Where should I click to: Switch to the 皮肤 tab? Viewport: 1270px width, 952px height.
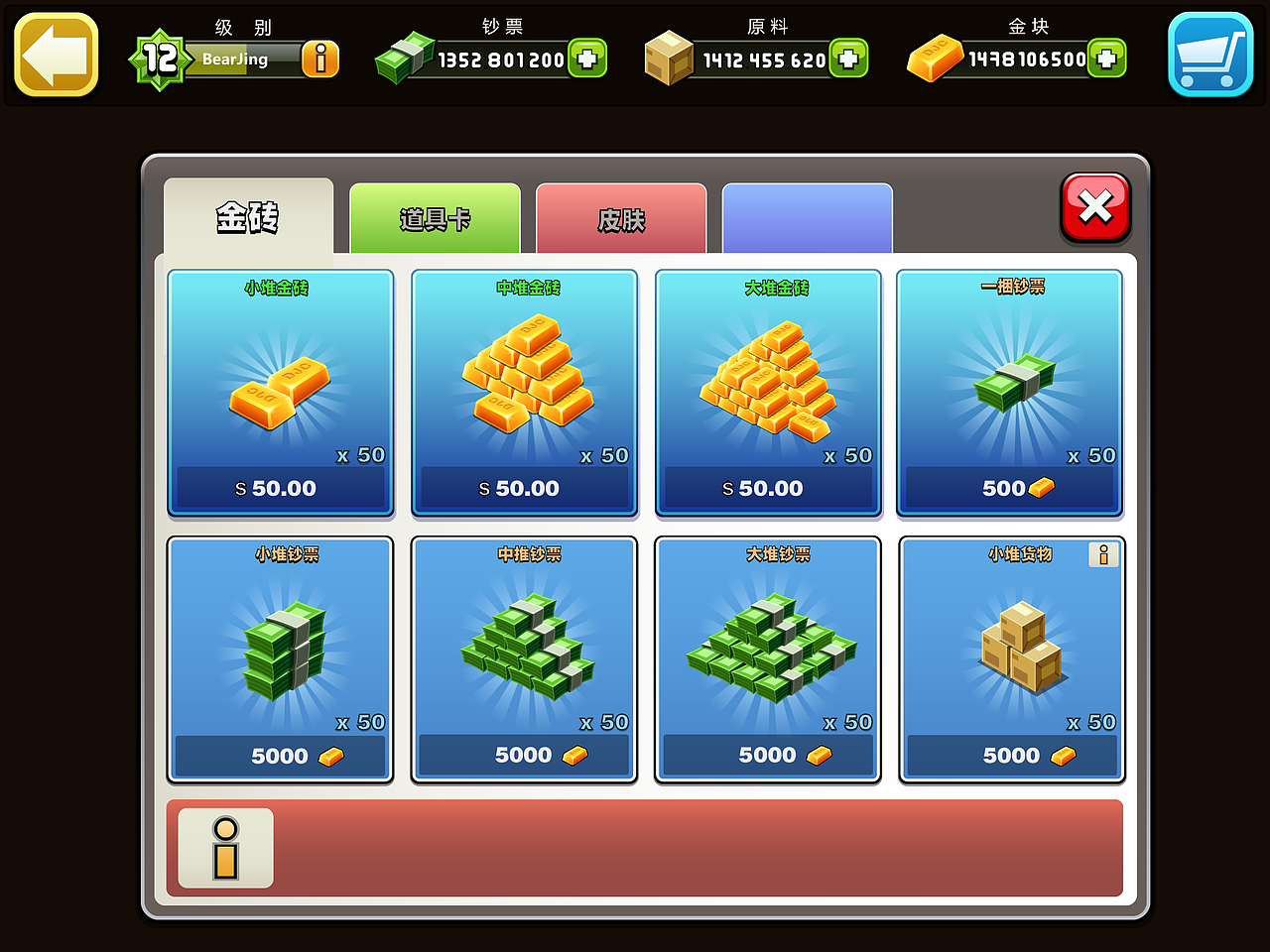[x=621, y=218]
